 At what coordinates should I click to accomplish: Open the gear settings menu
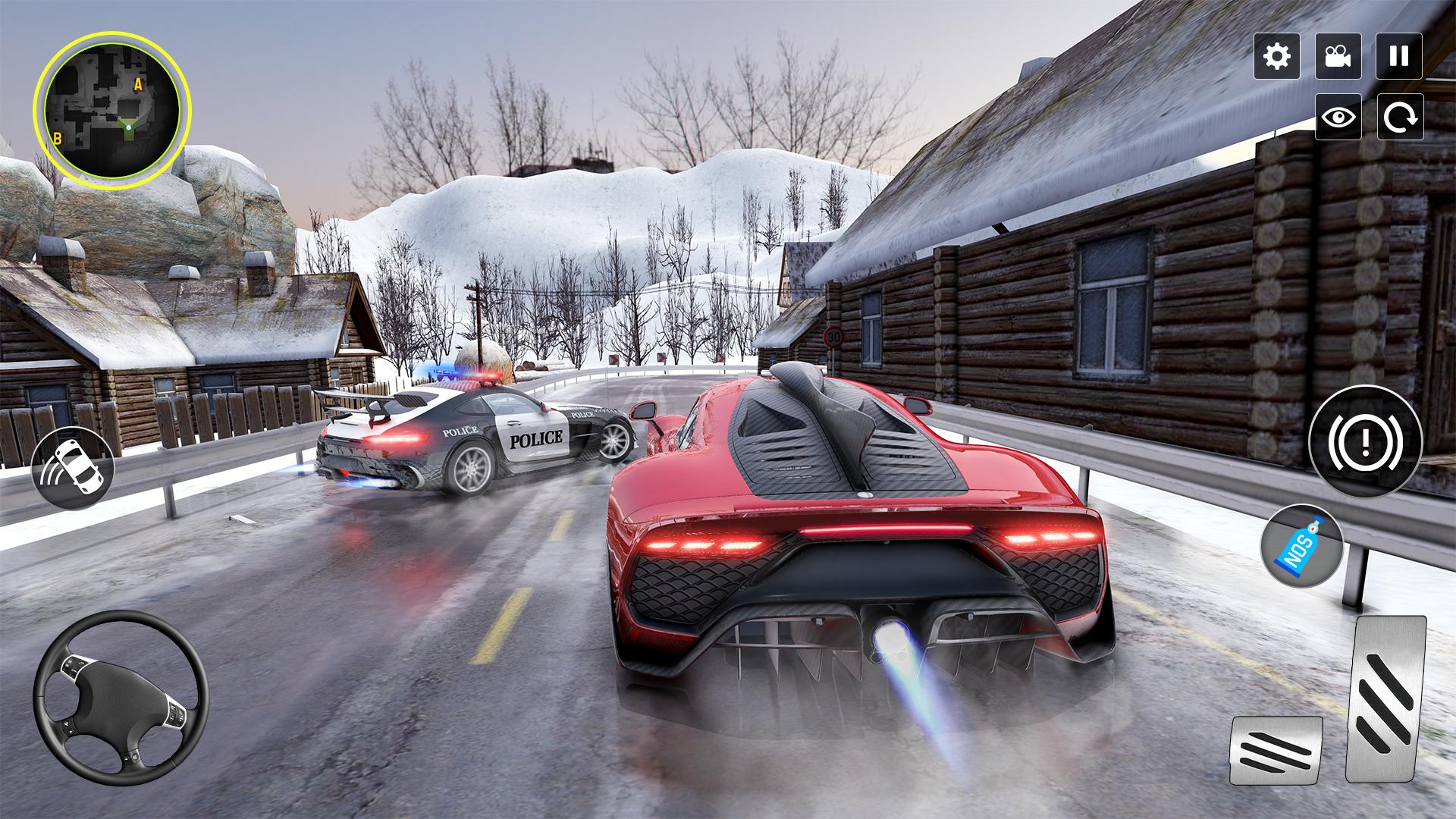[x=1277, y=56]
